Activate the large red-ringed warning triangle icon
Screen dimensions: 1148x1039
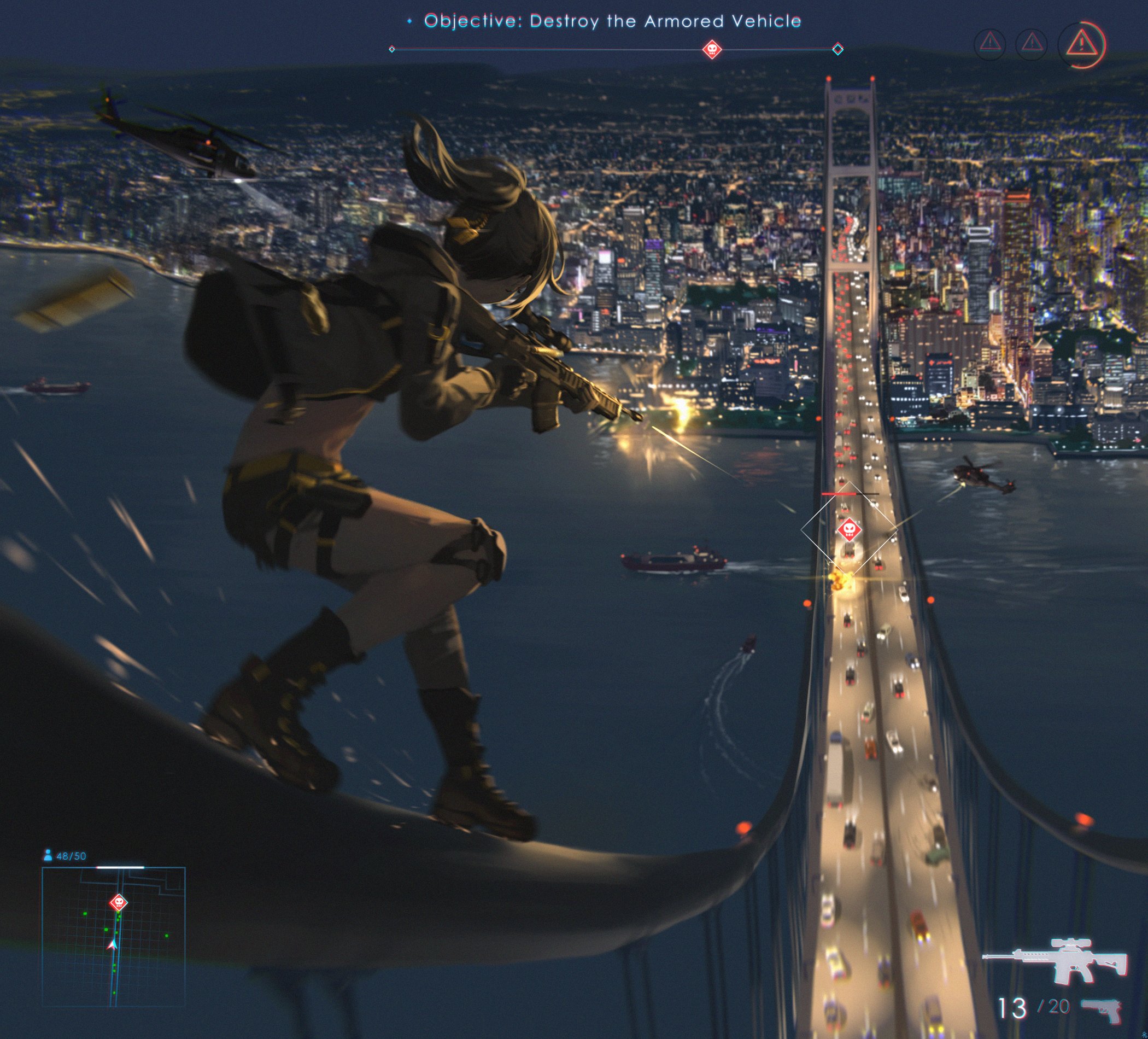point(1080,44)
